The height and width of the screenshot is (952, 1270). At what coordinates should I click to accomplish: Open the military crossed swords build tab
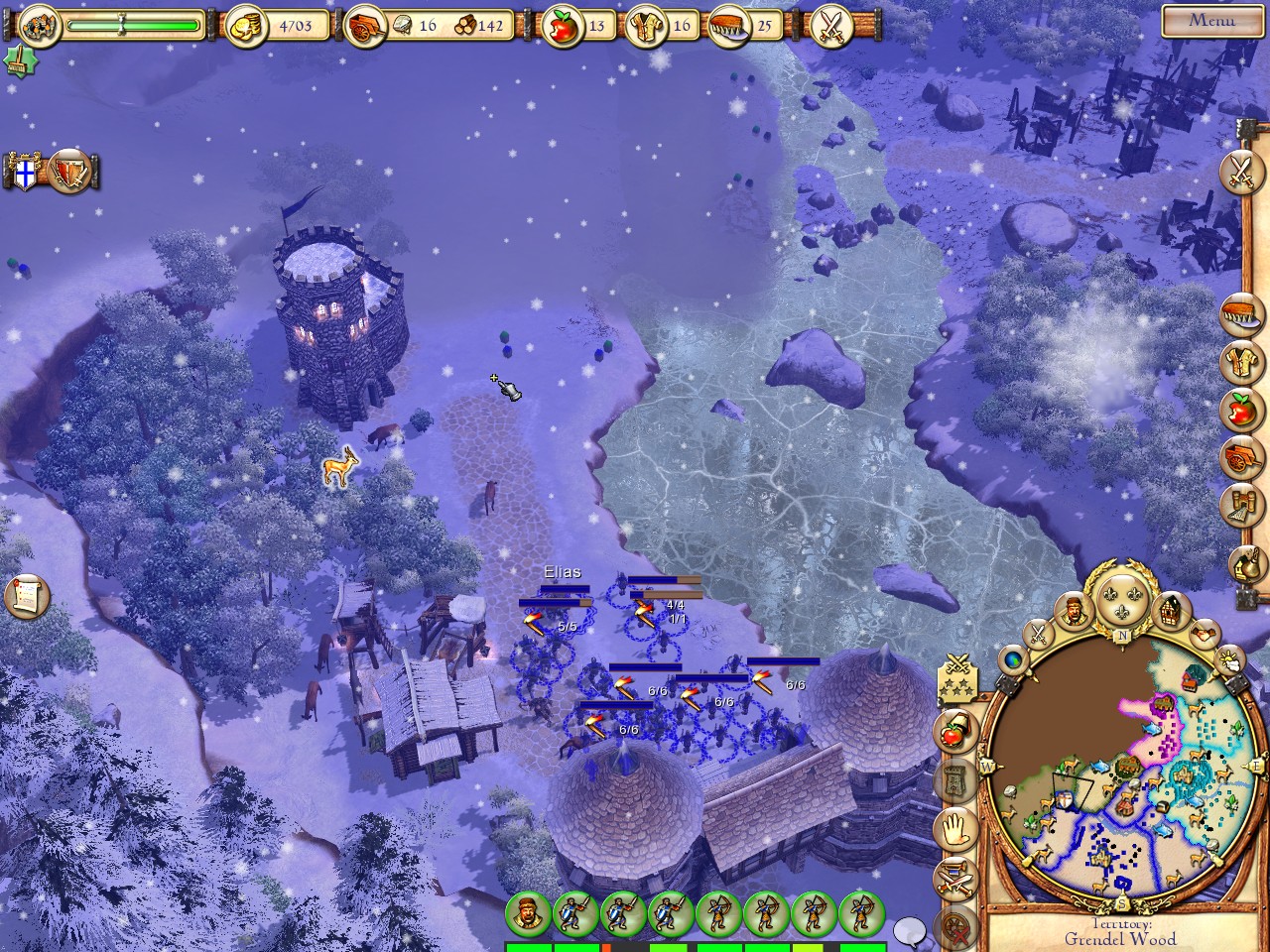click(x=1240, y=171)
